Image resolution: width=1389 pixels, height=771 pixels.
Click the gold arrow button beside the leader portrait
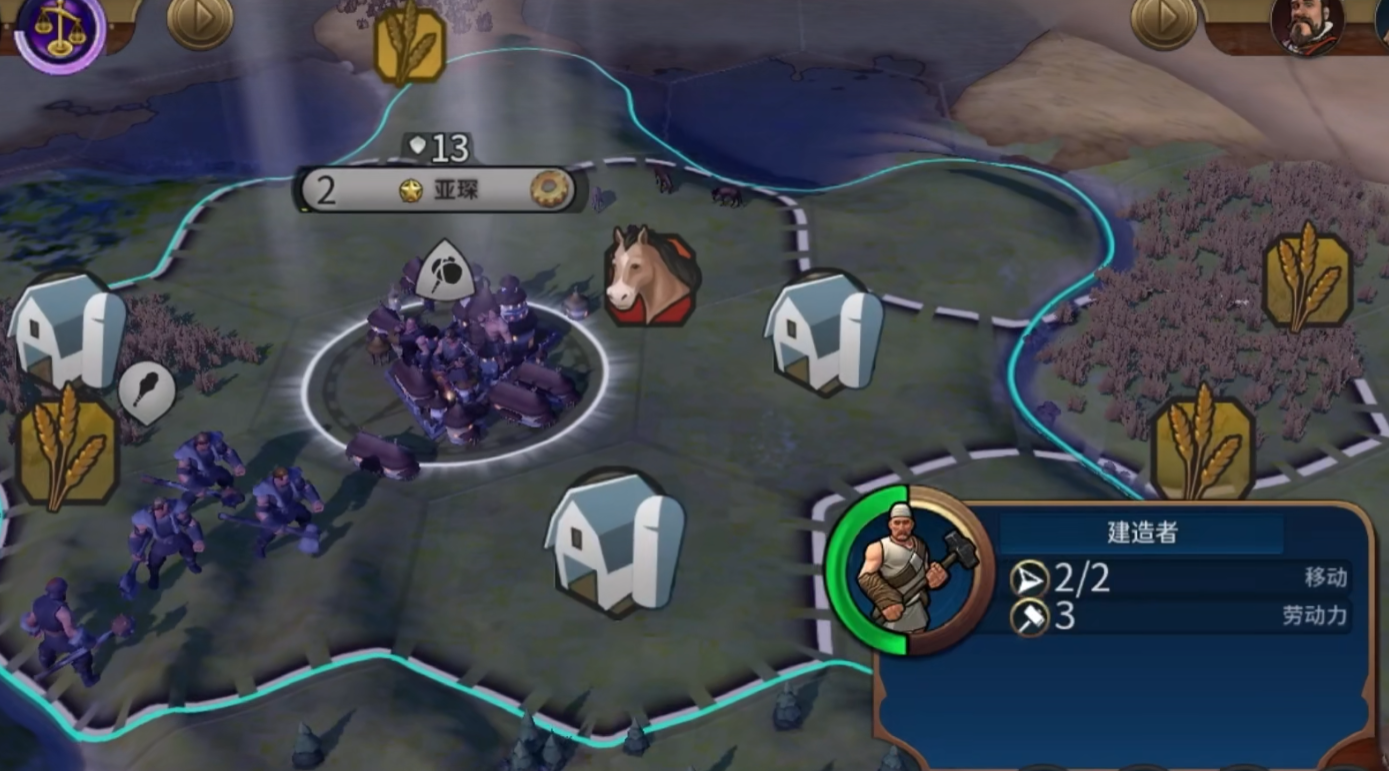tap(1164, 20)
